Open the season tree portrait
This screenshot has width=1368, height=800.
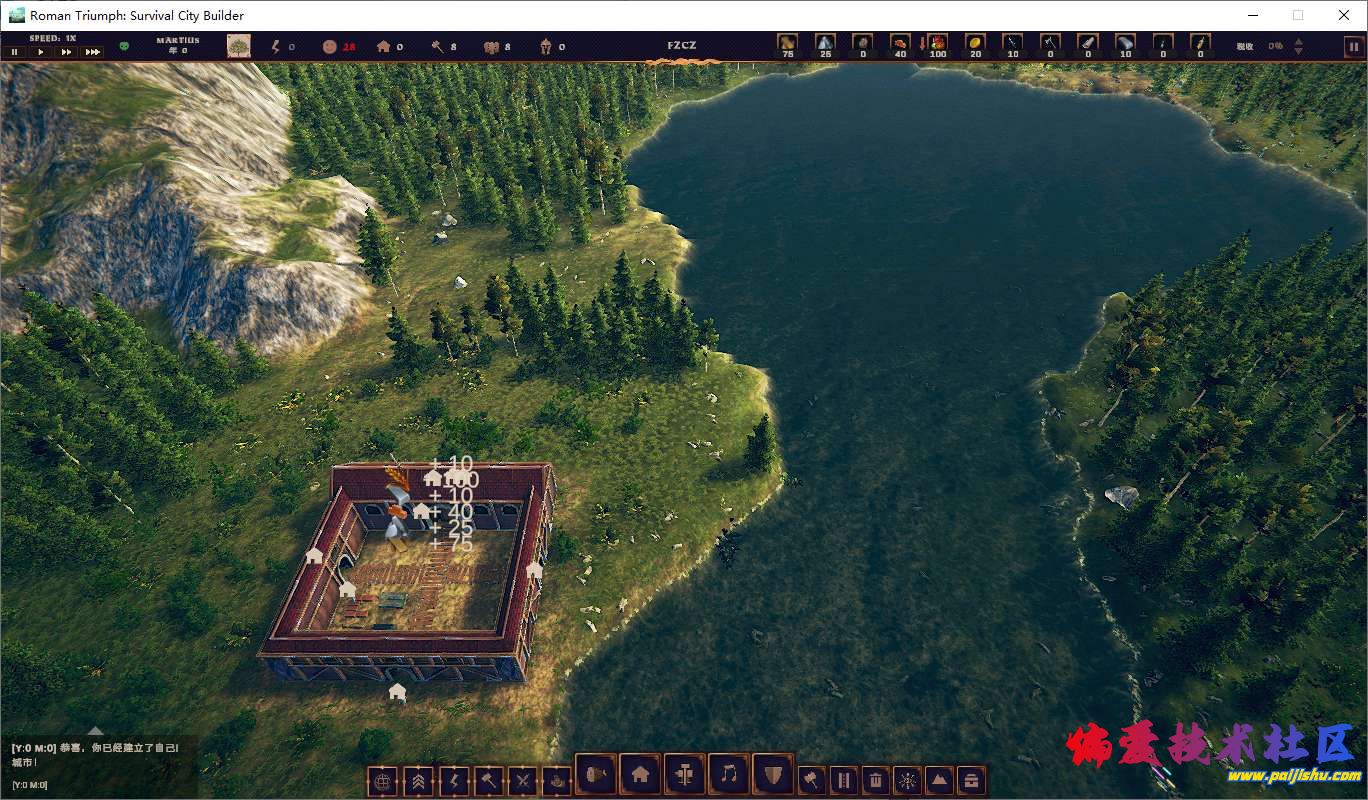click(x=239, y=46)
